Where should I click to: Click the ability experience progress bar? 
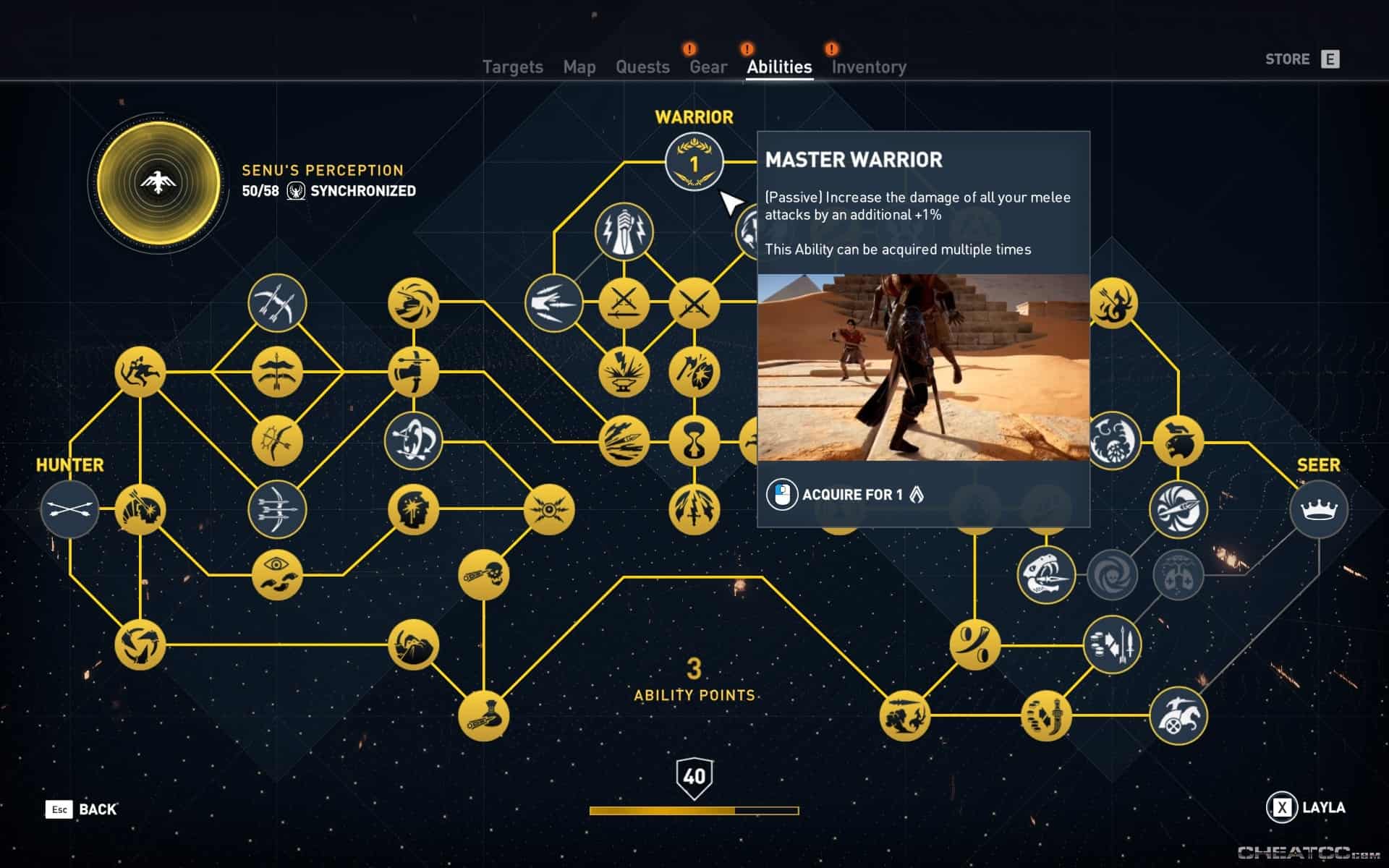694,812
